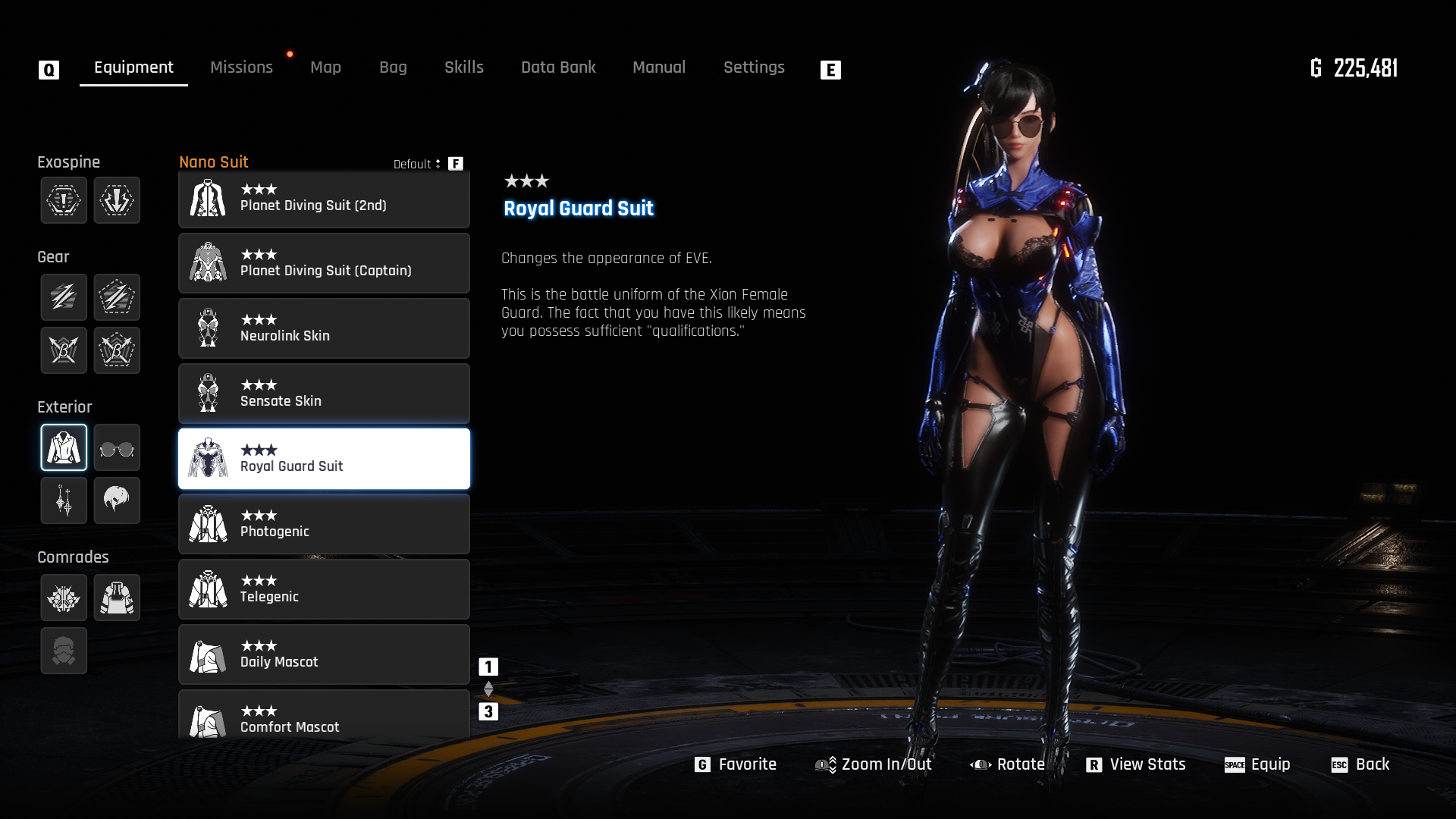Viewport: 1456px width, 819px height.
Task: Select the earrings exterior slot
Action: coord(64,500)
